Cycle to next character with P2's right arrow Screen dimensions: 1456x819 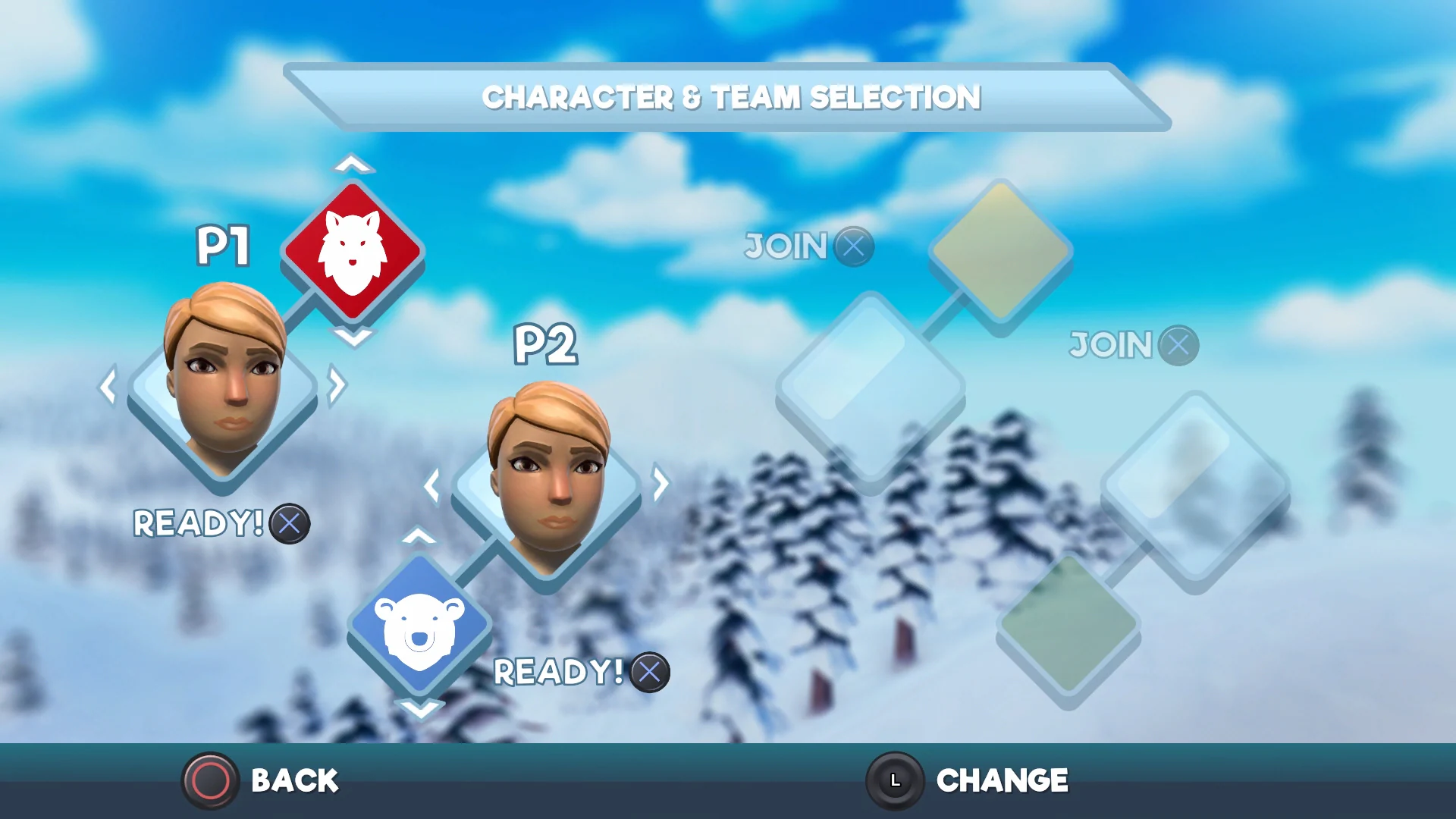[x=658, y=484]
